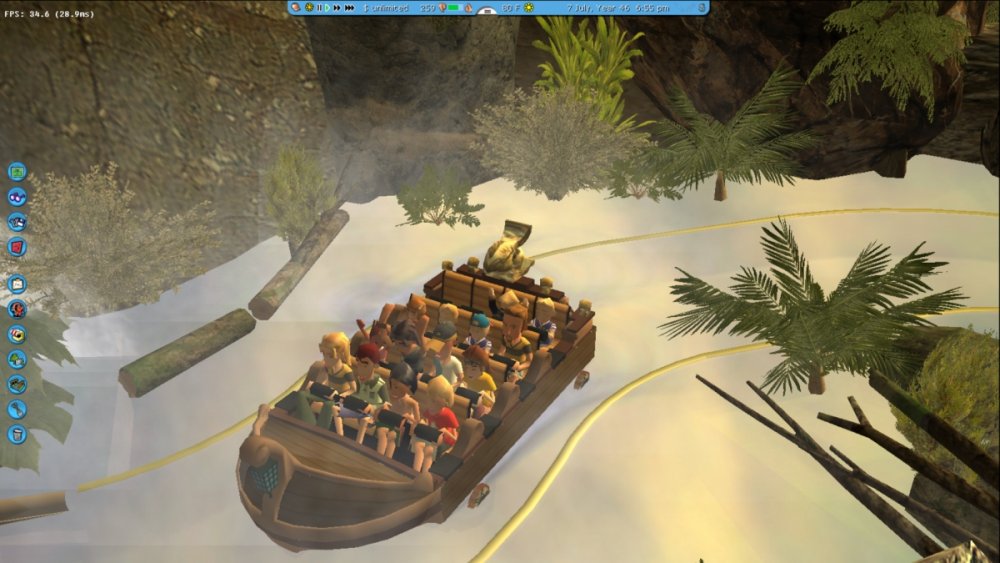The height and width of the screenshot is (563, 1000).
Task: Open the park management clipboard
Action: point(17,284)
